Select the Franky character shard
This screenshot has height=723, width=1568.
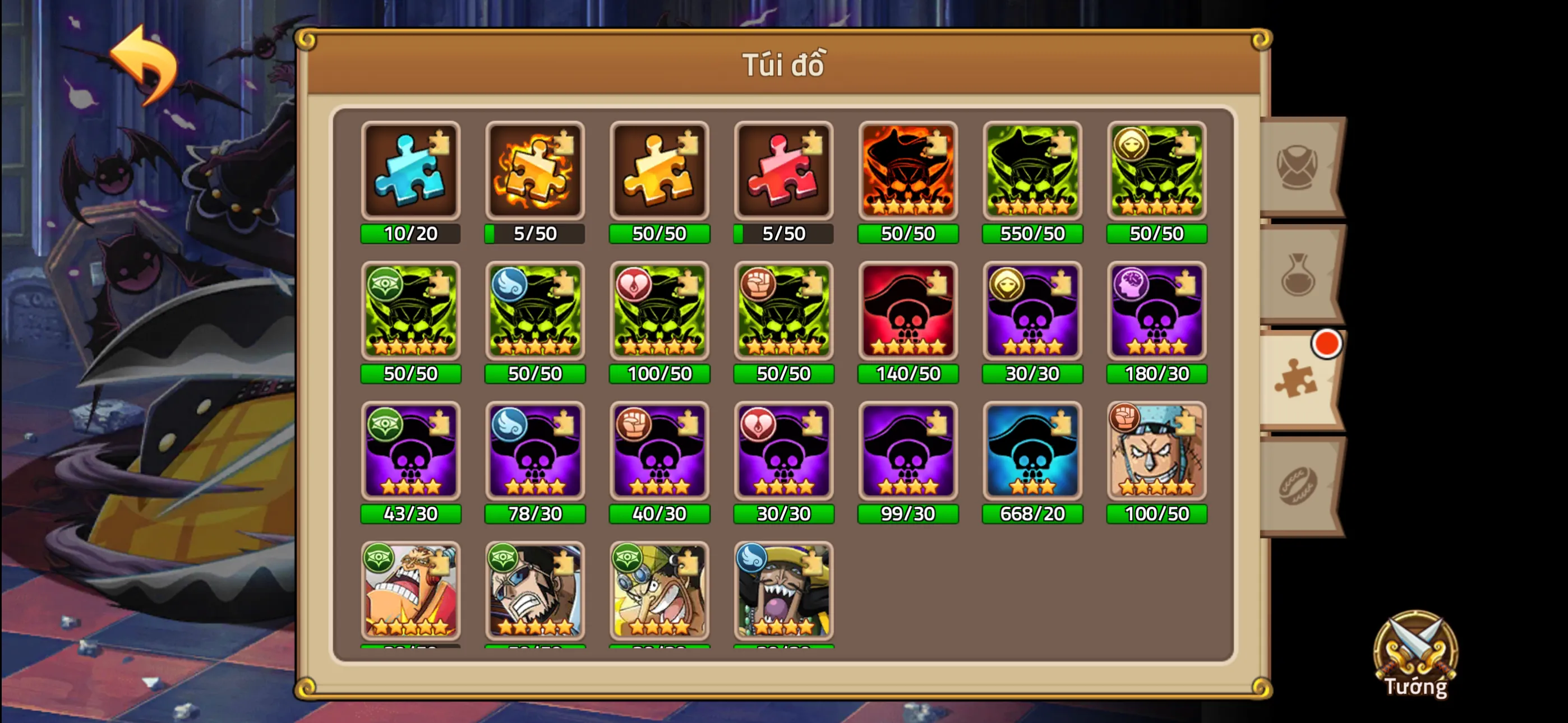1156,452
